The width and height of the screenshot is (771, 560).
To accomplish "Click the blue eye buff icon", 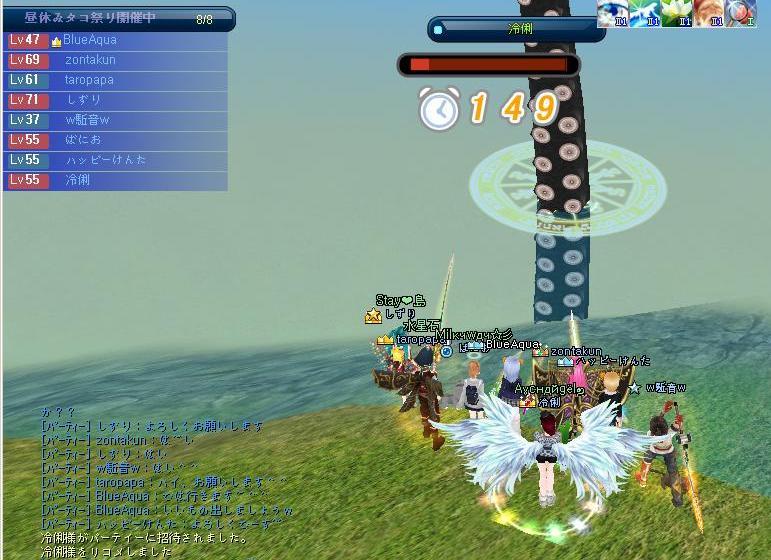I will pos(611,13).
